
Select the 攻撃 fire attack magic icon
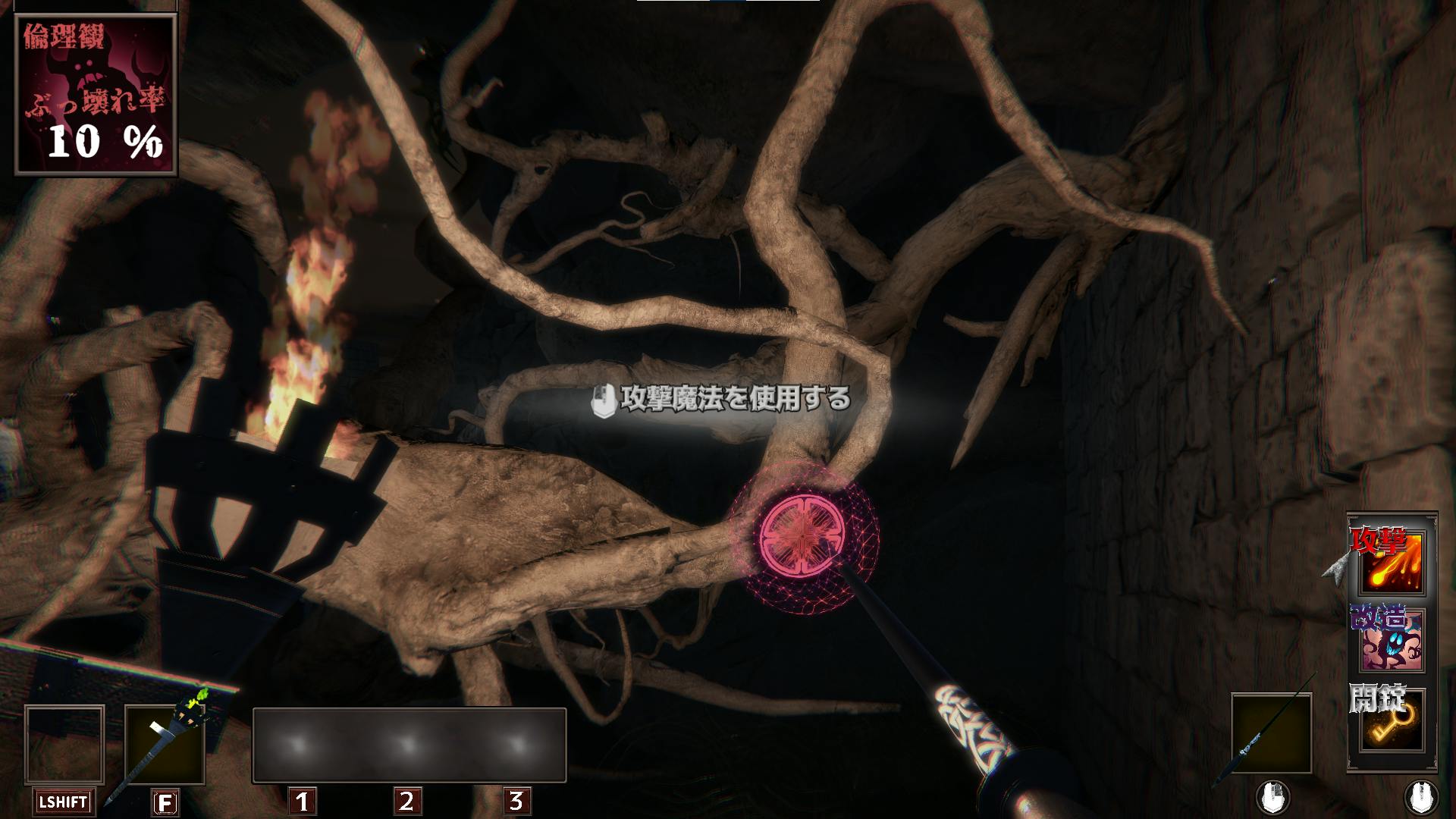click(x=1392, y=563)
